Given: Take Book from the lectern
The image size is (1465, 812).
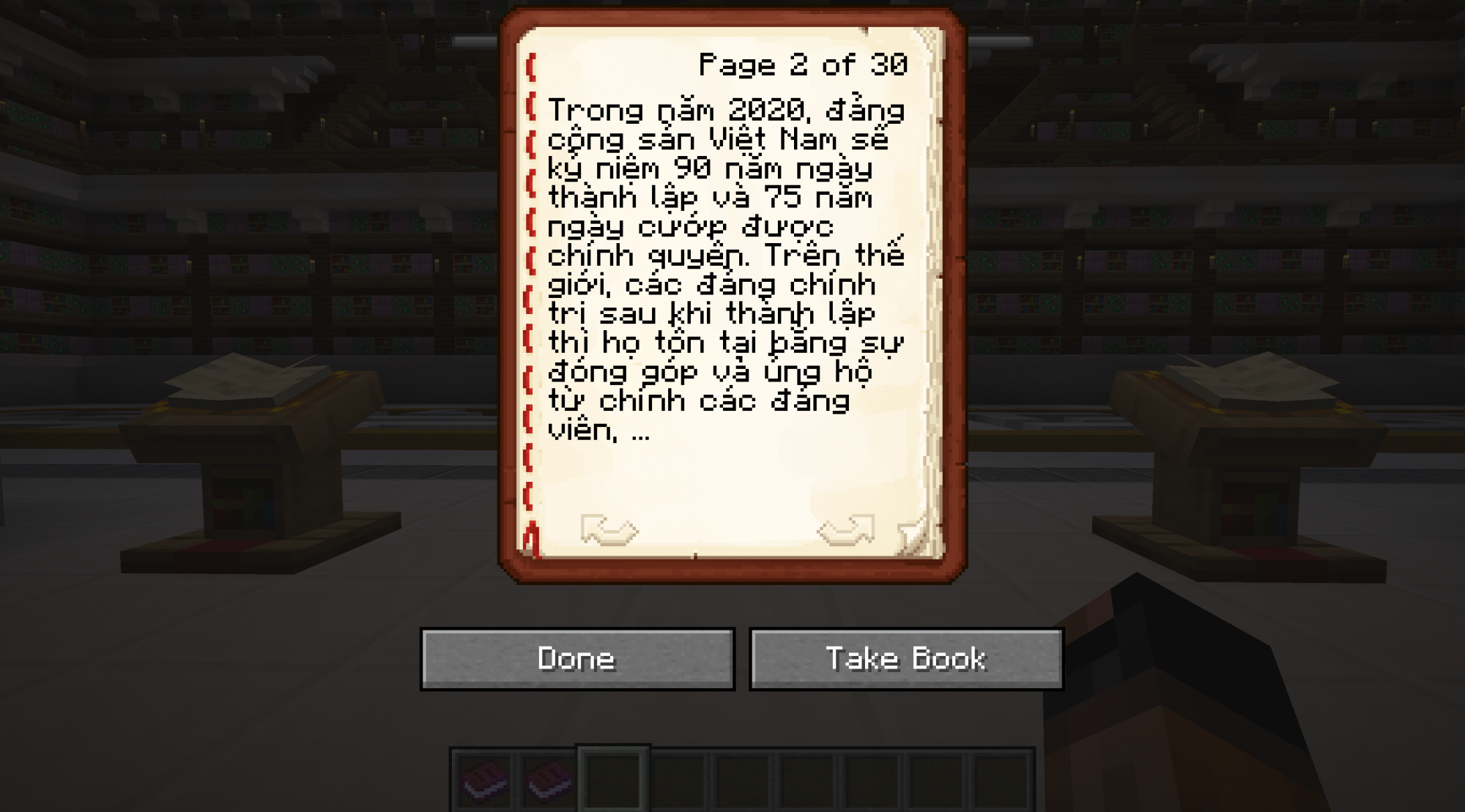Looking at the screenshot, I should tap(906, 659).
